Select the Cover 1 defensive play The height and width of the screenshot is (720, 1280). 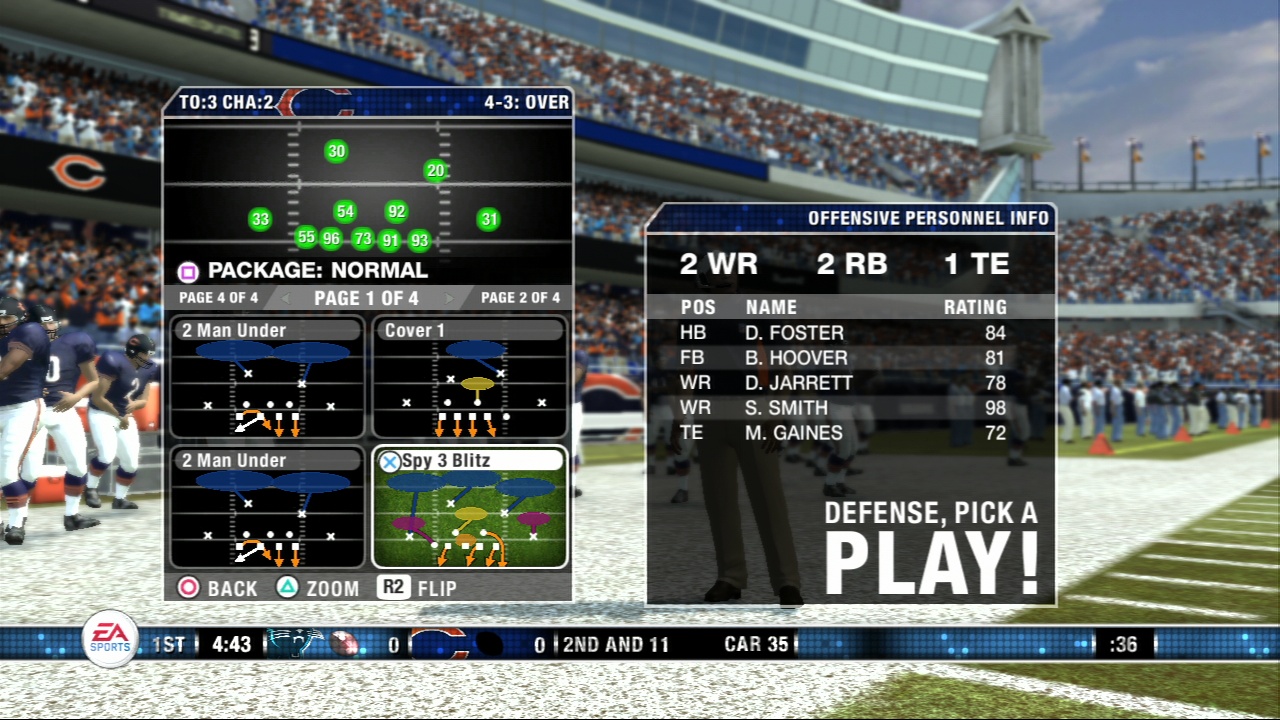[x=469, y=379]
